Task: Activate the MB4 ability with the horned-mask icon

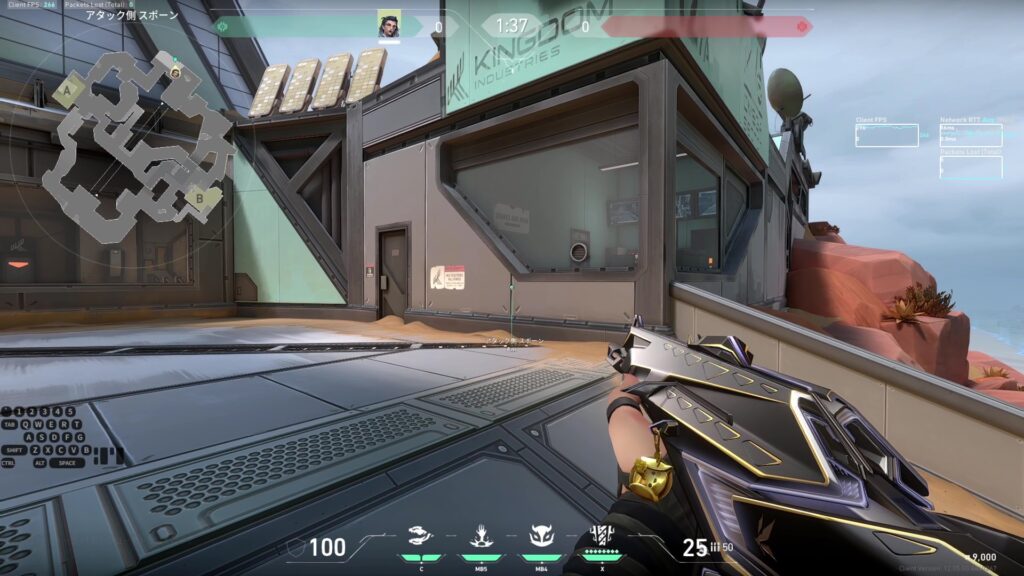Action: tap(541, 536)
